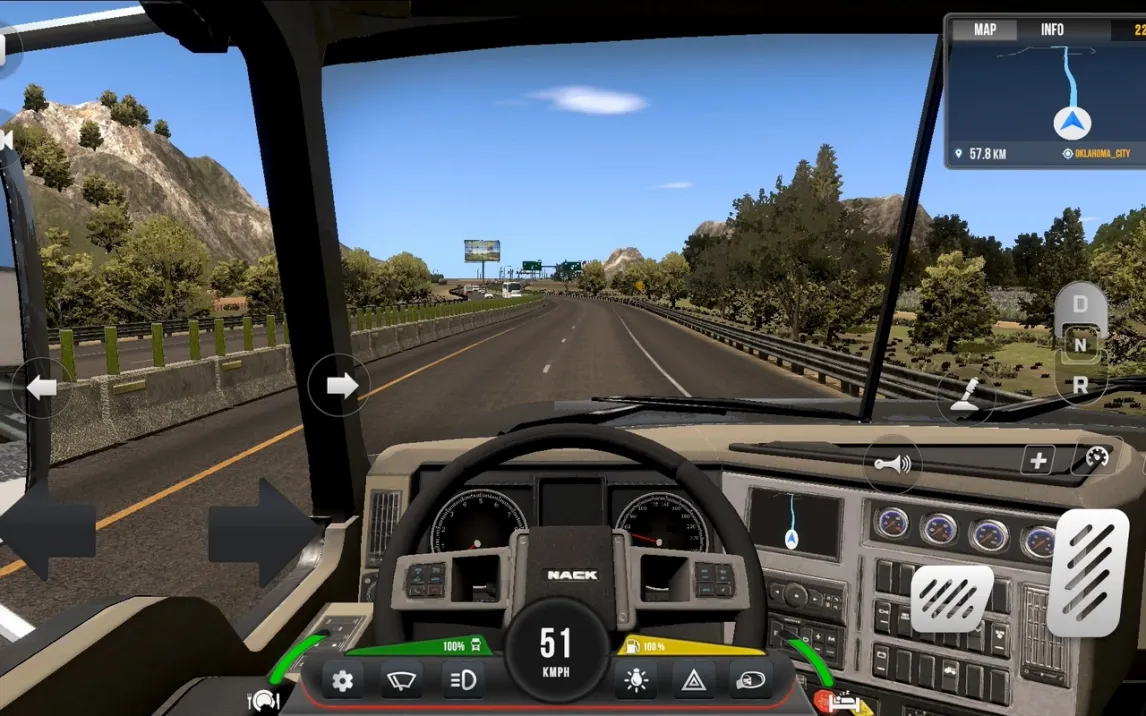Open settings with the gear icon

click(342, 681)
